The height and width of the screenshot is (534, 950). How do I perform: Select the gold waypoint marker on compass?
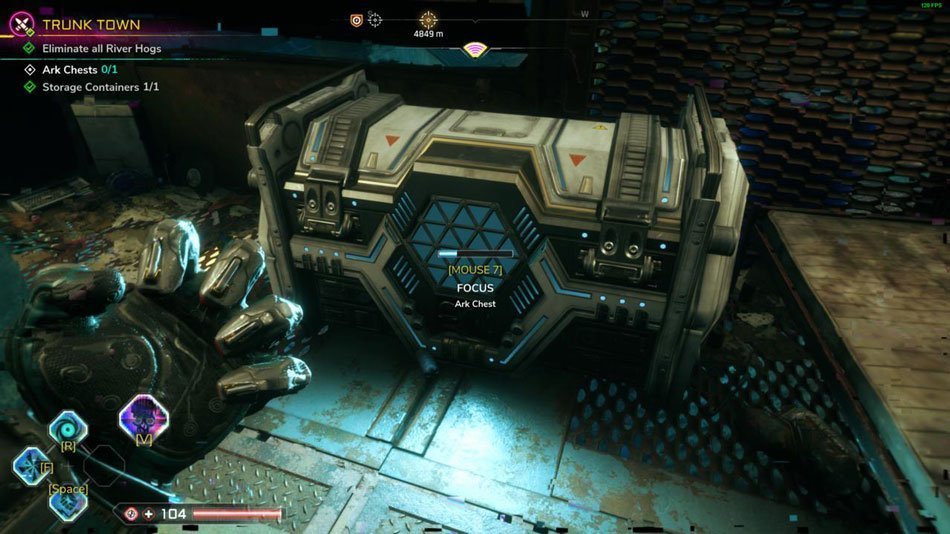pos(428,19)
